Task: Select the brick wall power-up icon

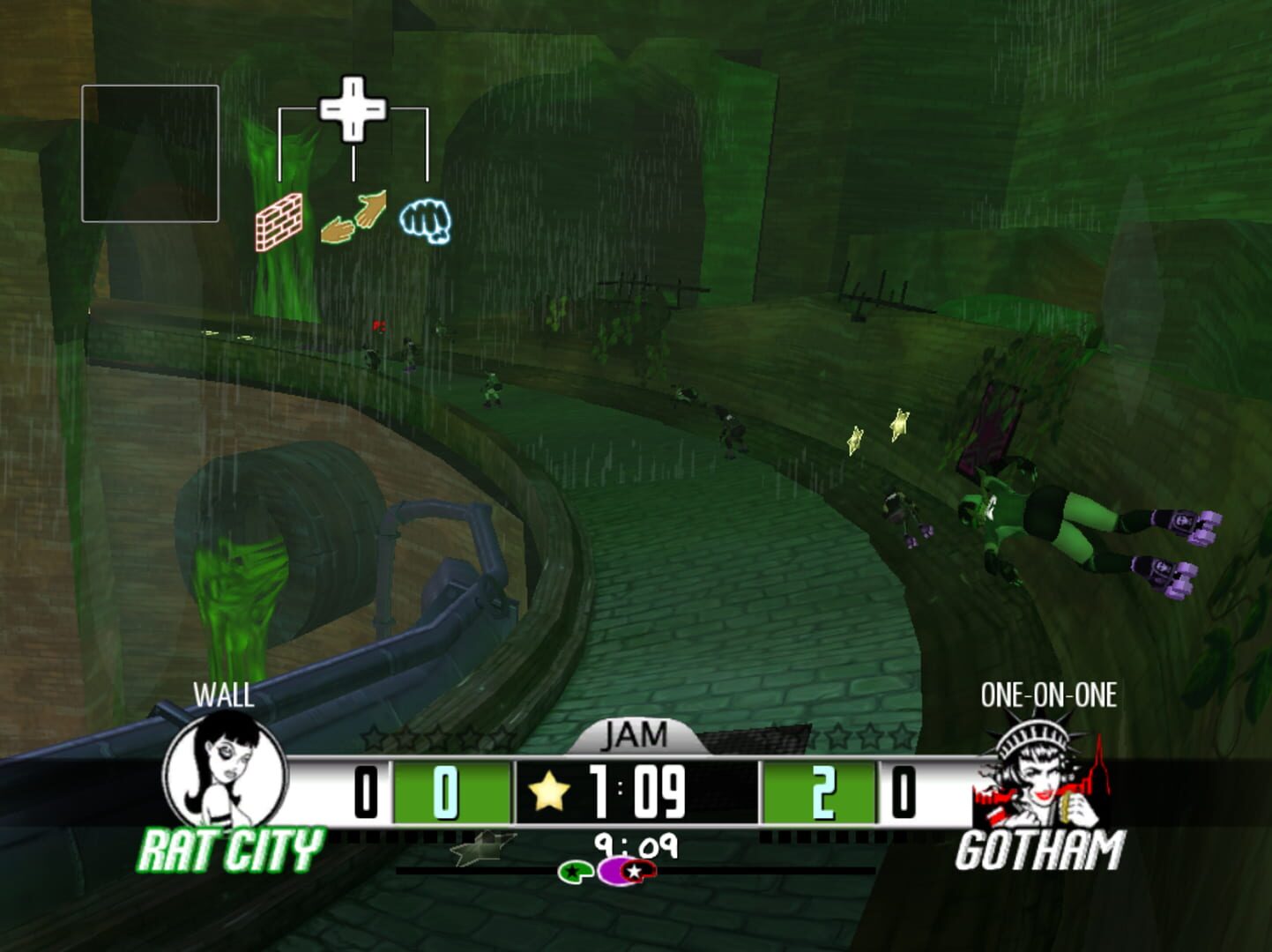Action: [x=278, y=220]
